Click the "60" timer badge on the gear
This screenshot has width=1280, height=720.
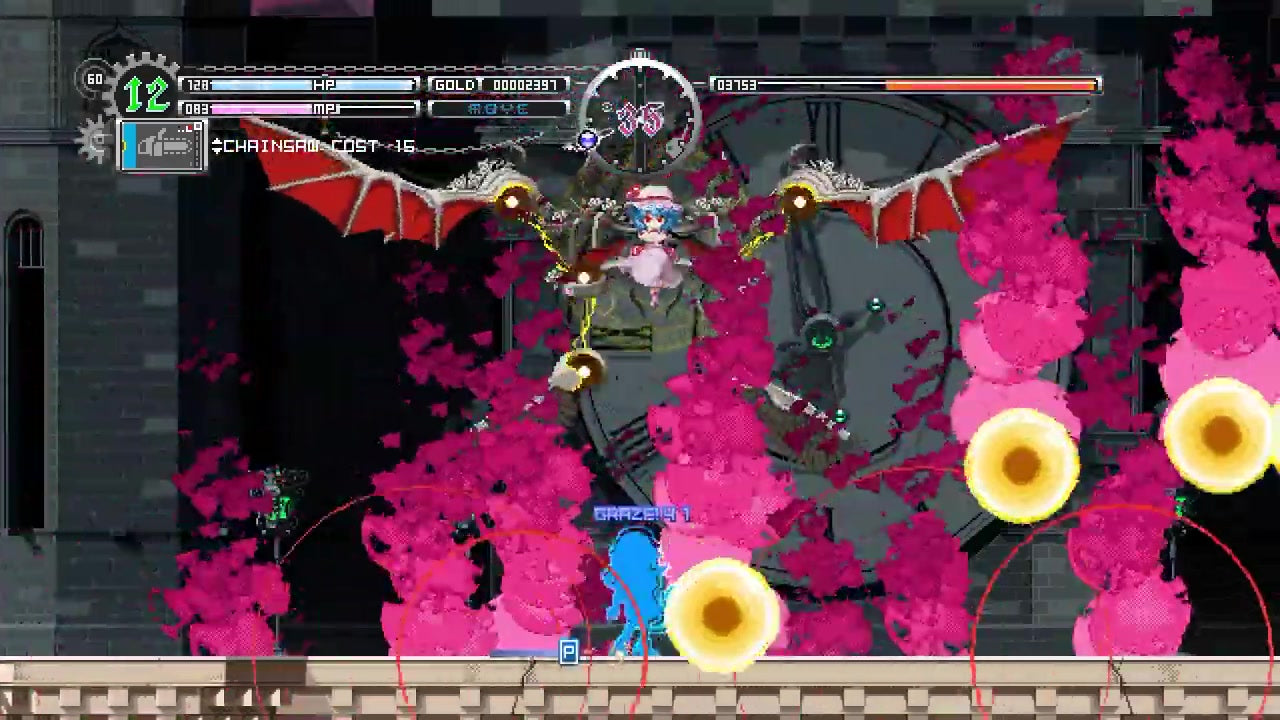(97, 77)
